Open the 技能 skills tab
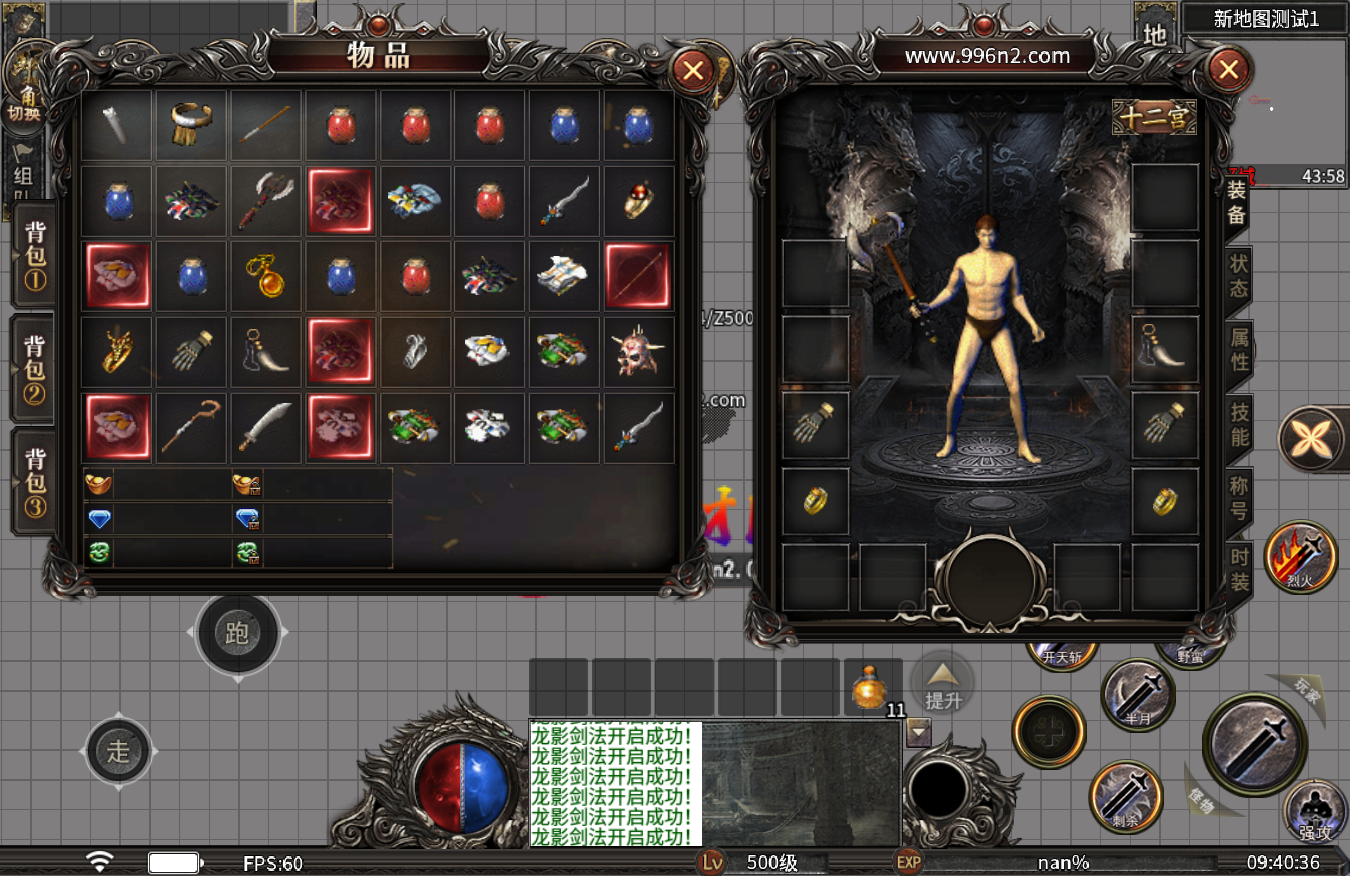Viewport: 1350px width, 876px height. (1238, 424)
